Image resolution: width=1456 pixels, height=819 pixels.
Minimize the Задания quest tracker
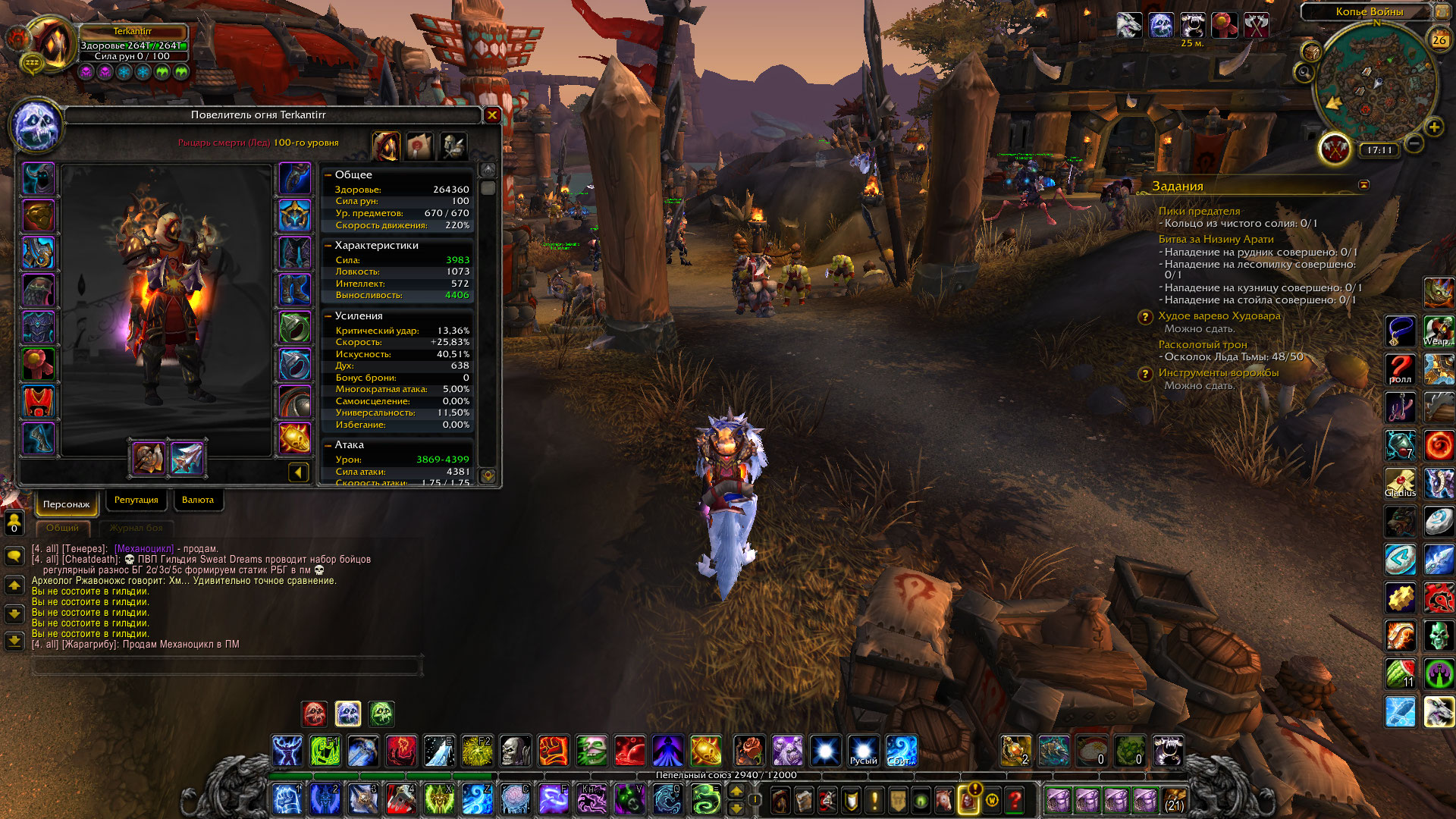point(1363,185)
